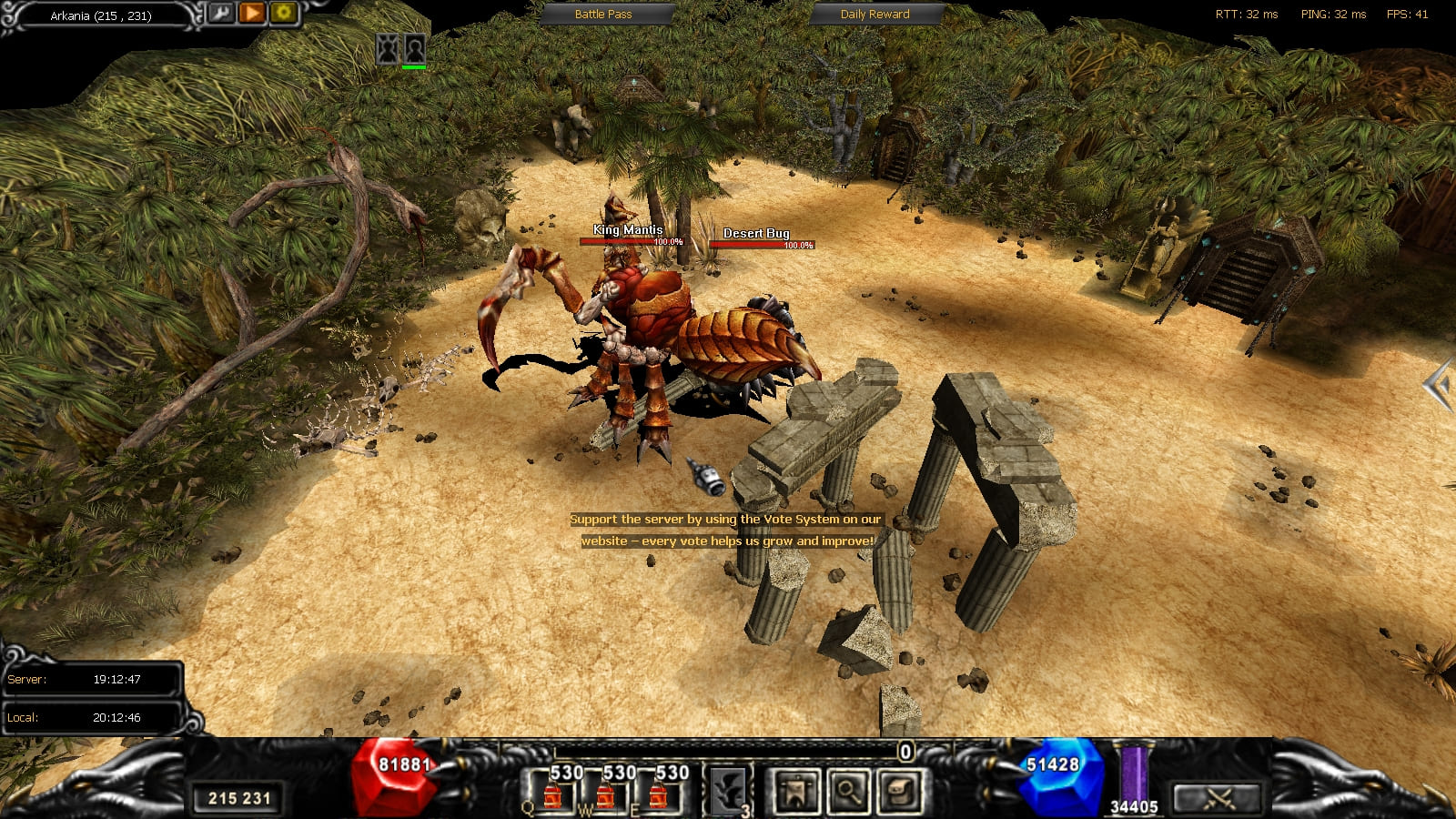Start the helper with the orange play button
This screenshot has width=1456, height=819.
click(252, 13)
